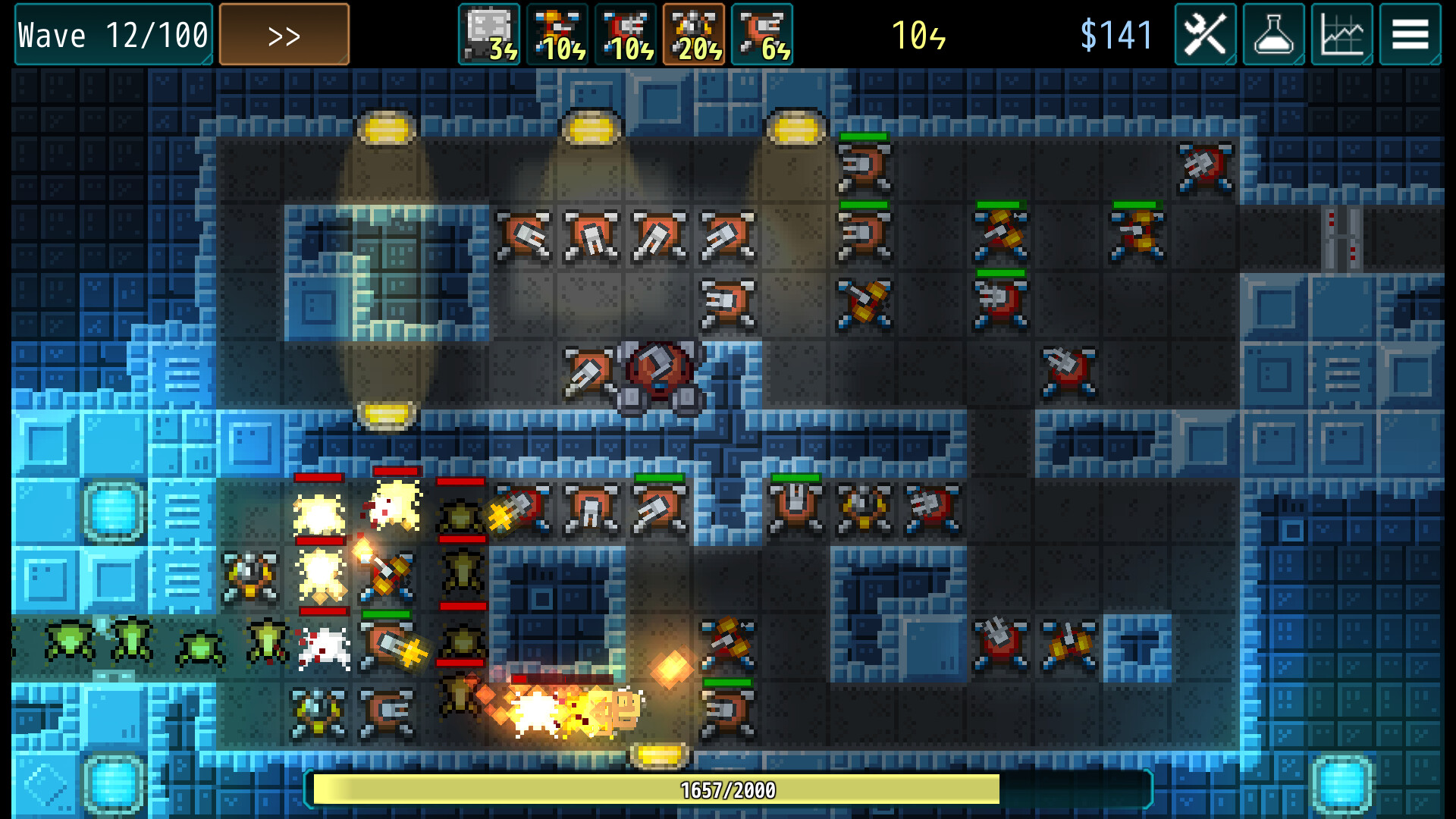The image size is (1456, 819).
Task: Click the Wave 12/100 indicator
Action: coord(111,33)
